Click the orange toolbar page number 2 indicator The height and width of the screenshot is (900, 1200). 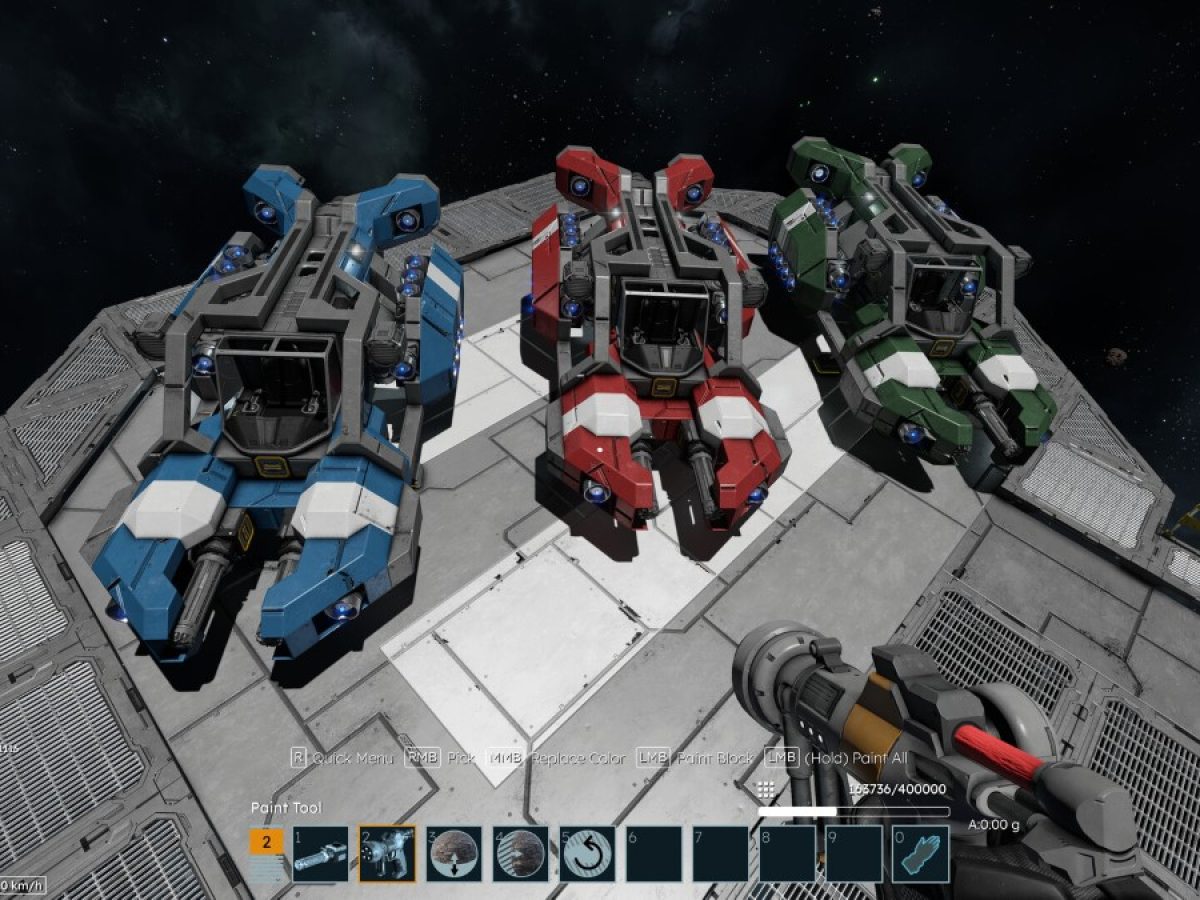[x=266, y=842]
